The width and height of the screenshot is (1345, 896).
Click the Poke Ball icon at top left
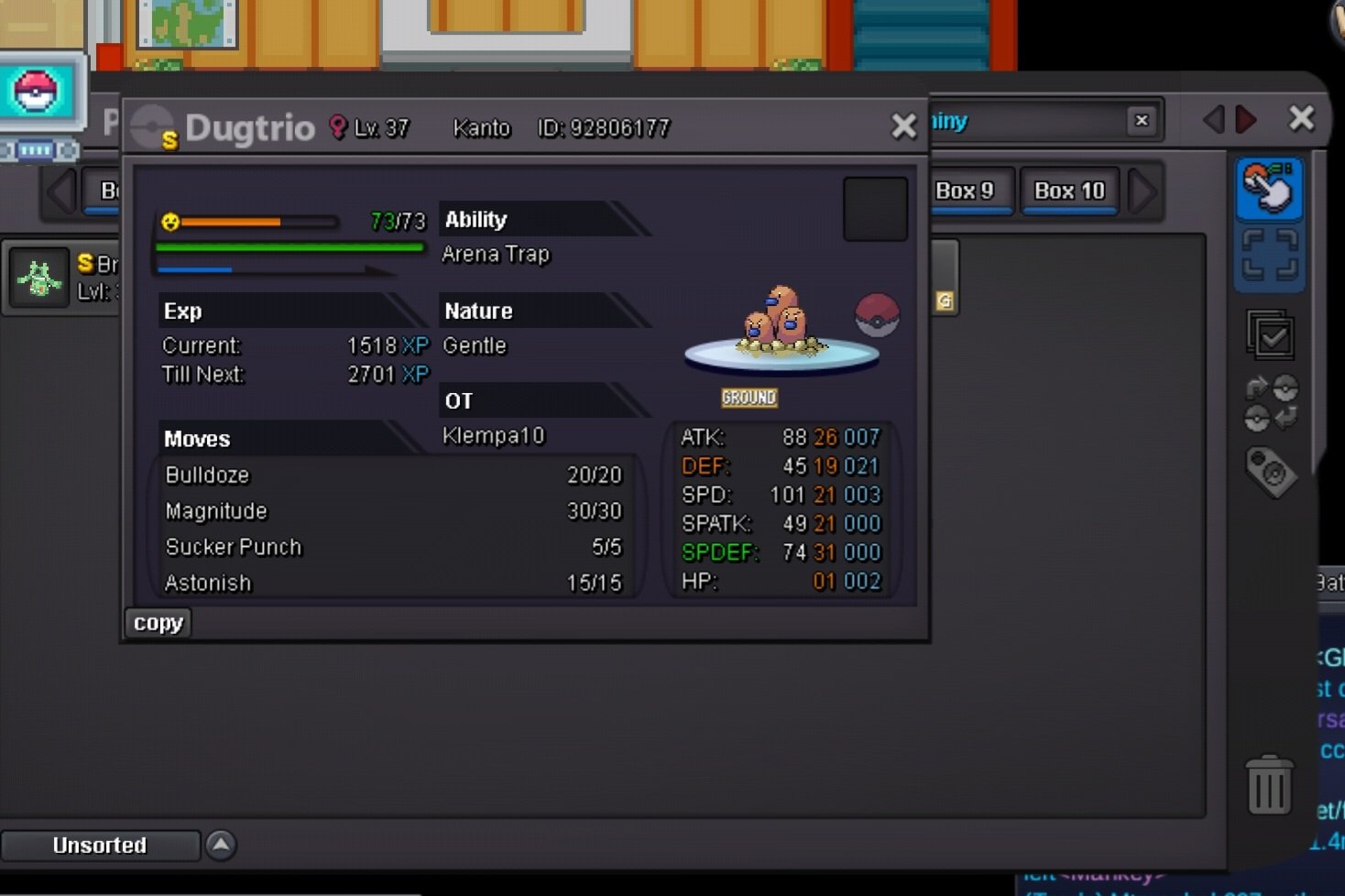[x=36, y=92]
